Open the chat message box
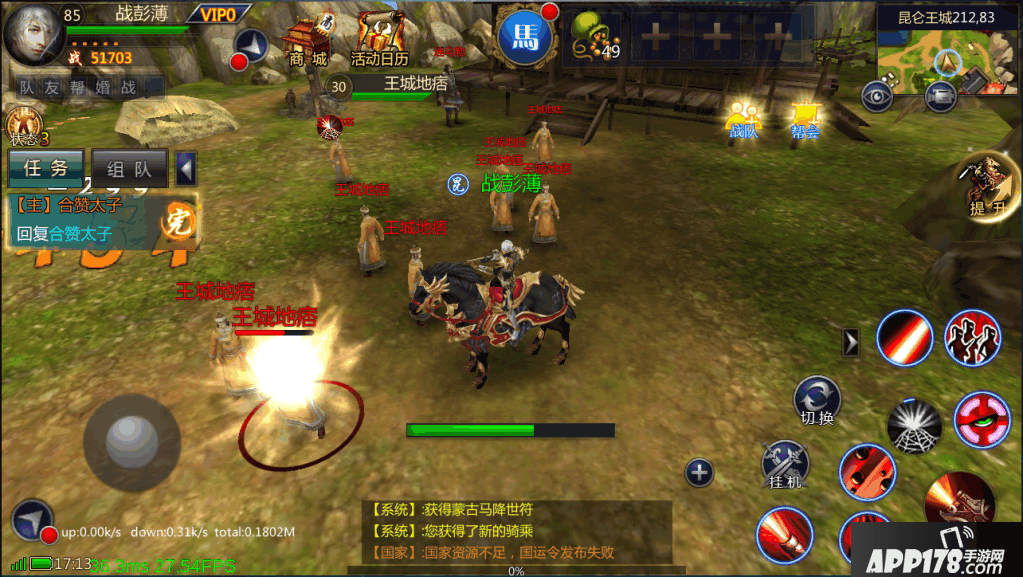1023x577 pixels. (516, 530)
